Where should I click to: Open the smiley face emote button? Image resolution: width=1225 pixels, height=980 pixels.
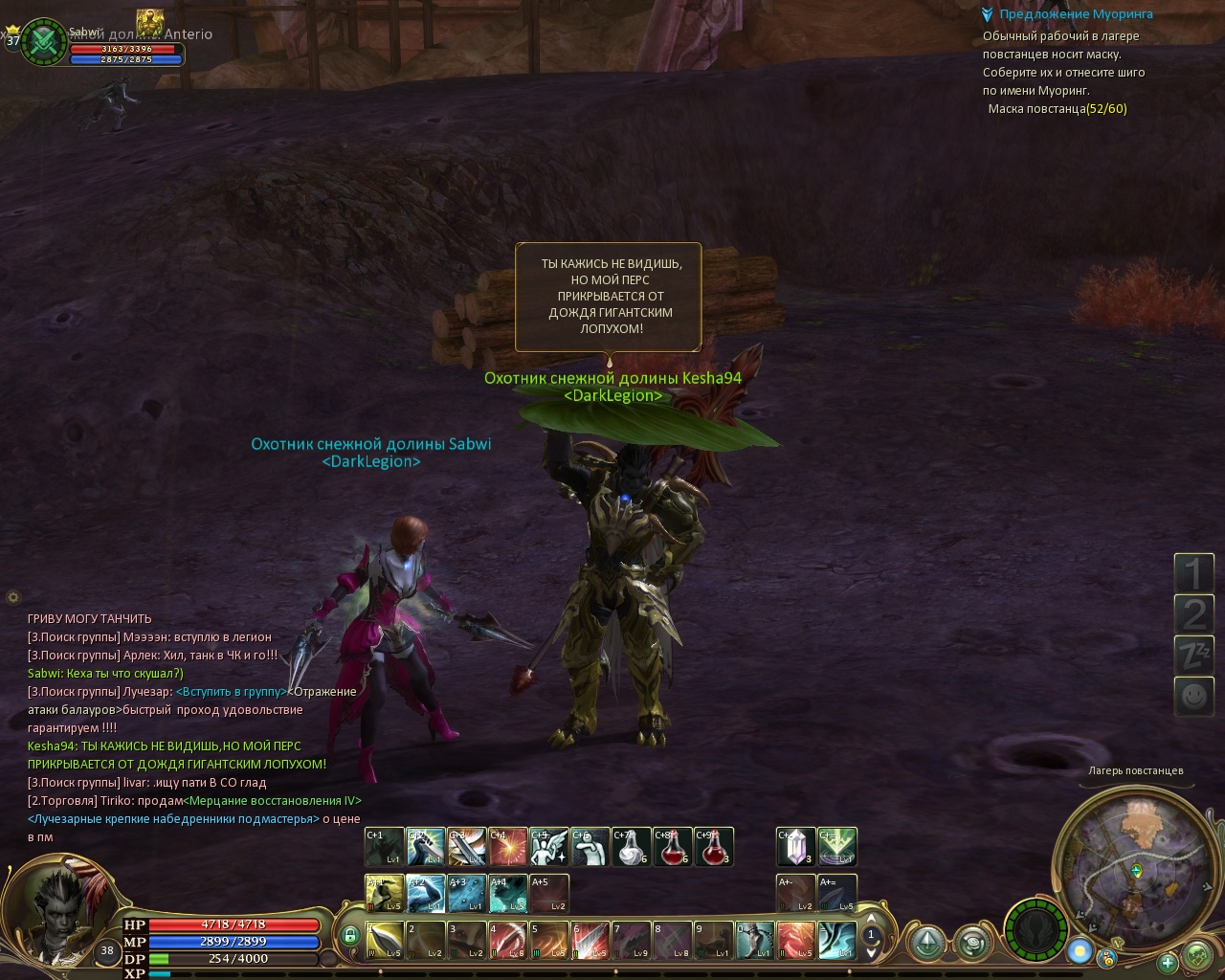(1193, 695)
